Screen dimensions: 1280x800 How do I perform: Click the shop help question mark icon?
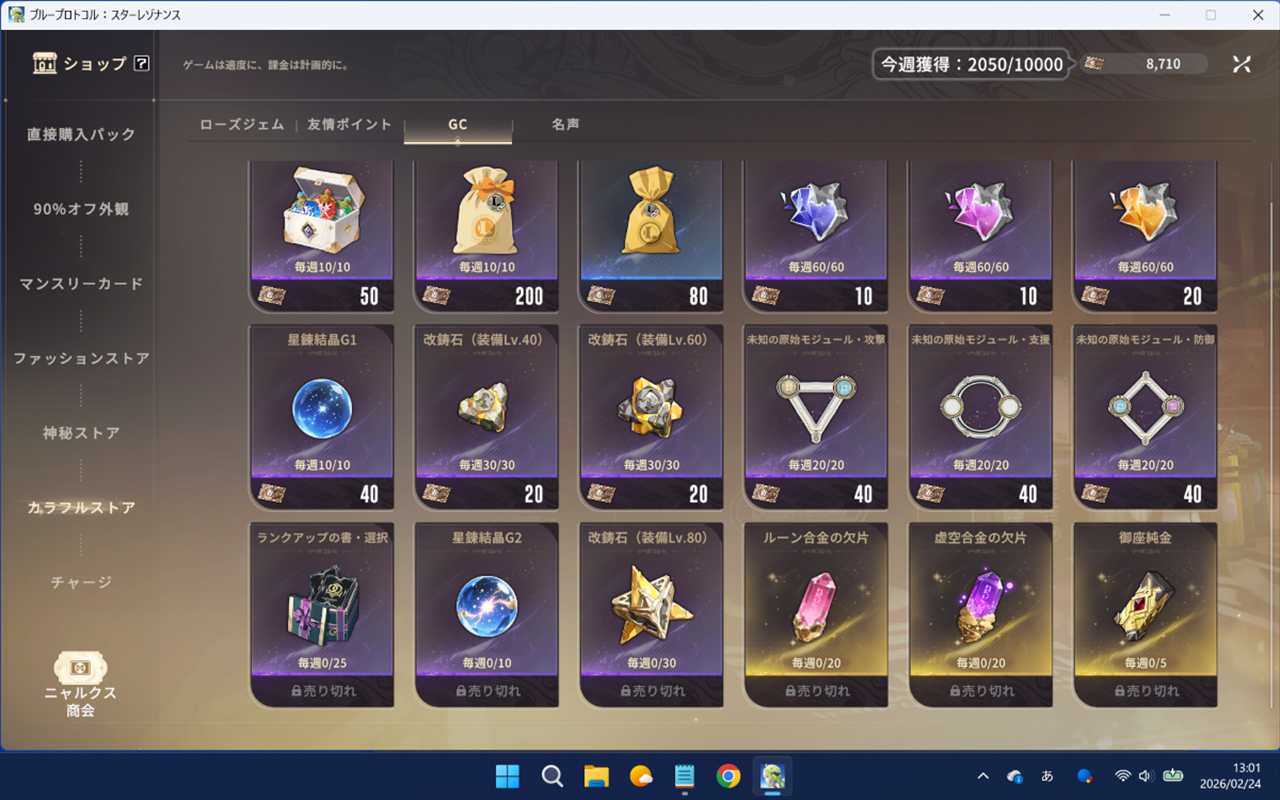click(x=141, y=64)
